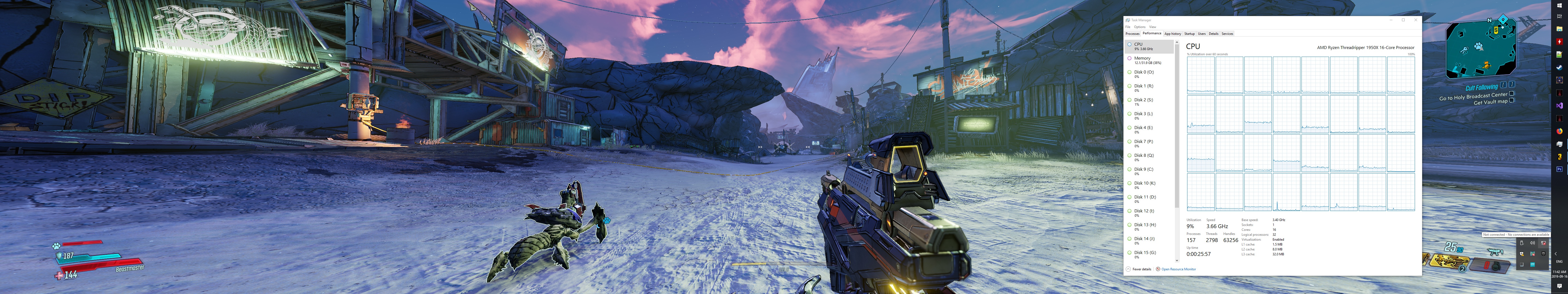This screenshot has height=294, width=1568.
Task: Close the Task Manager window
Action: pyautogui.click(x=1416, y=20)
